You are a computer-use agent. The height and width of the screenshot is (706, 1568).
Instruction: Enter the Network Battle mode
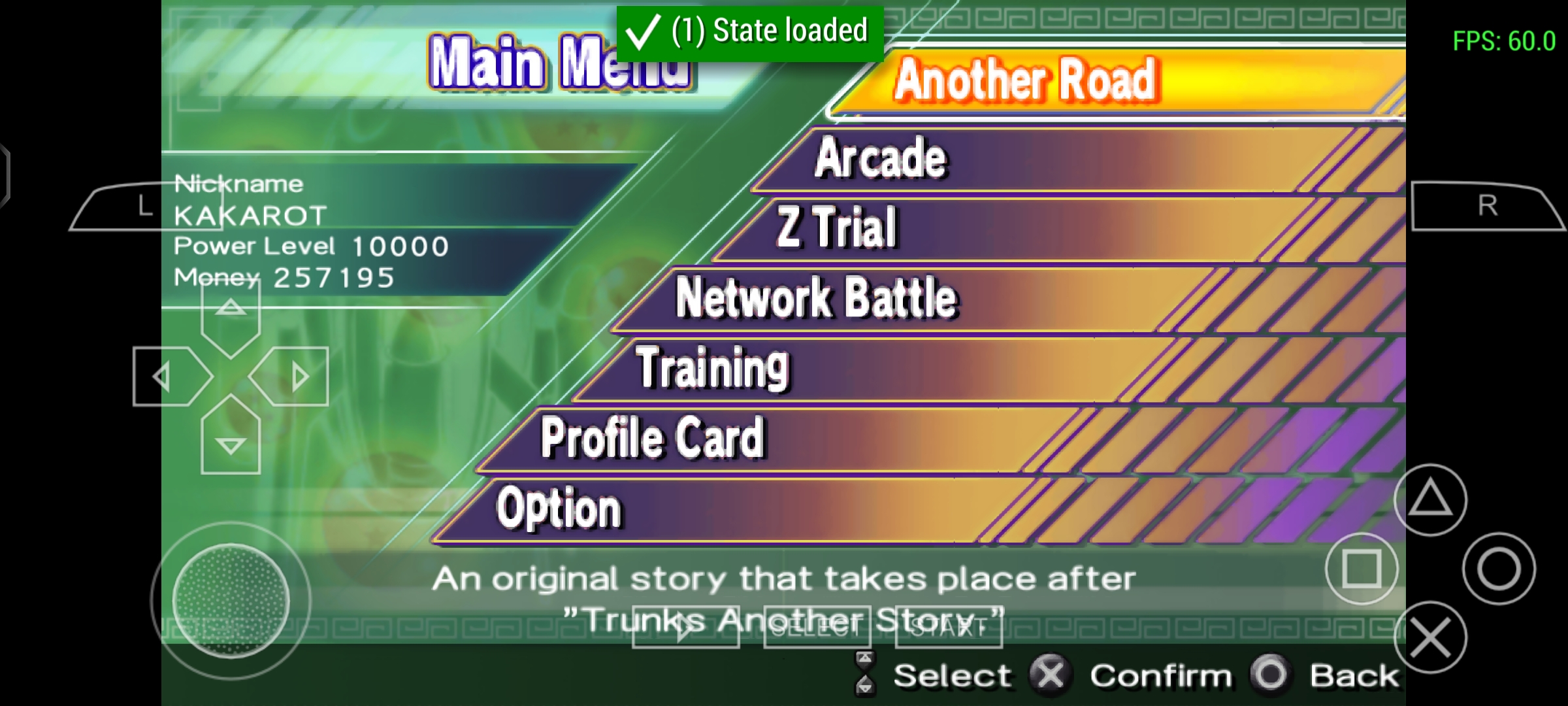click(817, 298)
